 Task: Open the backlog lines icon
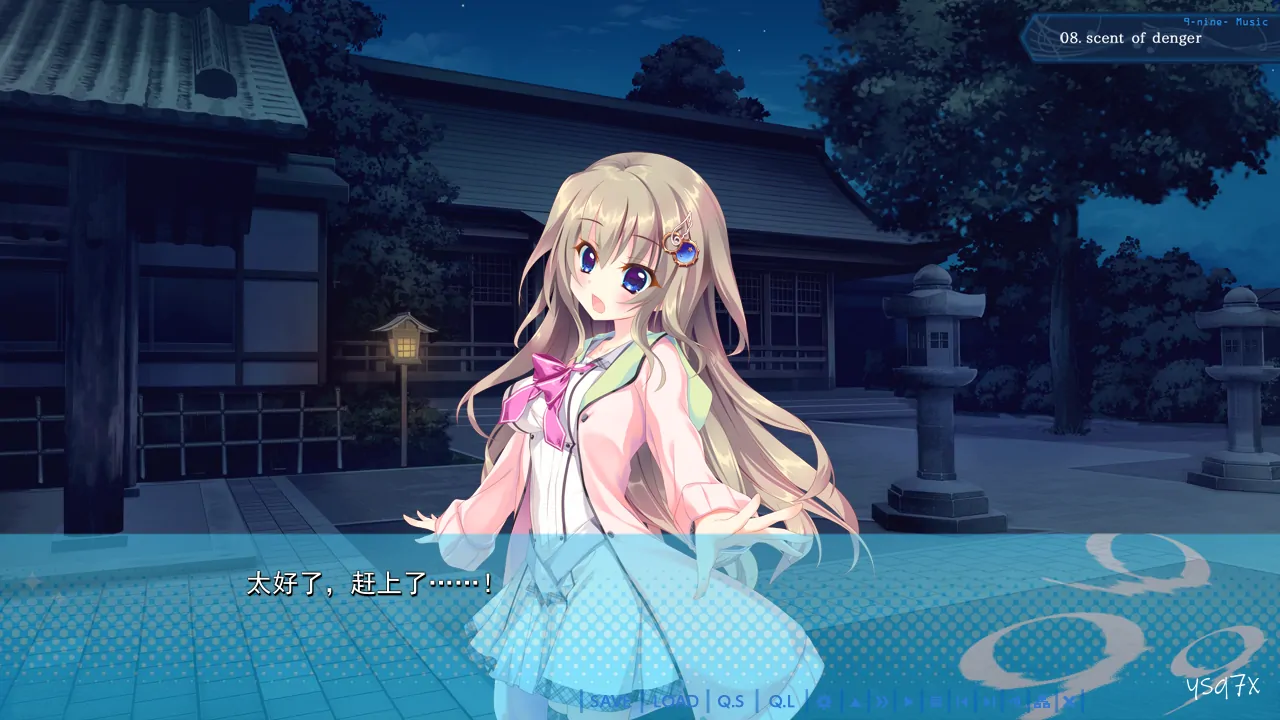(936, 701)
